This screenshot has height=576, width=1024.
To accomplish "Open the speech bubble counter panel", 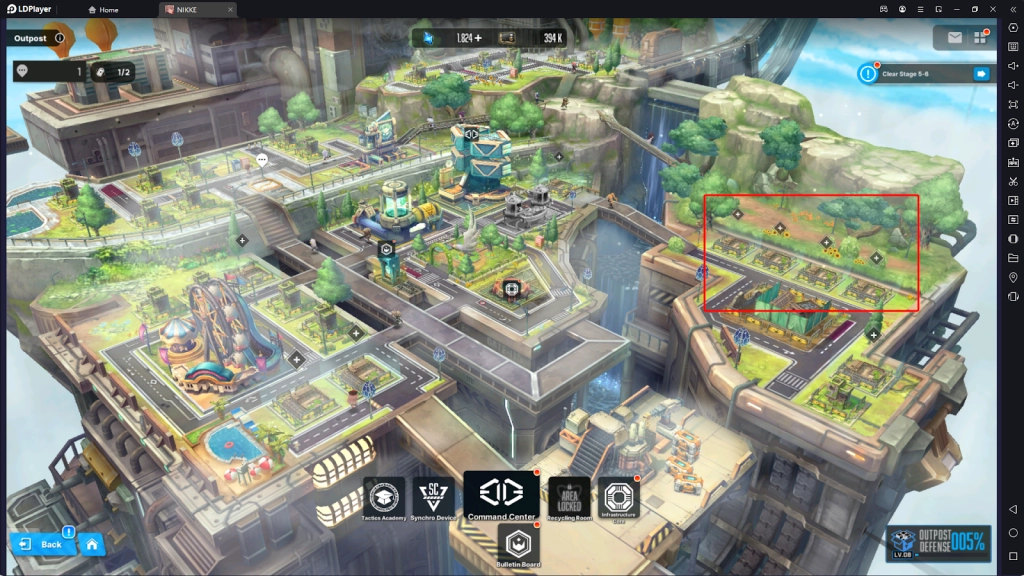I will pos(50,71).
